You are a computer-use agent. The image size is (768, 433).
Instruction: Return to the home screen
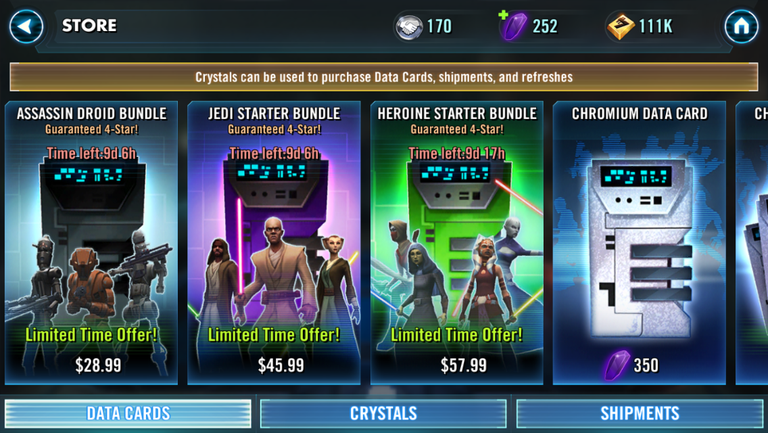click(x=741, y=26)
